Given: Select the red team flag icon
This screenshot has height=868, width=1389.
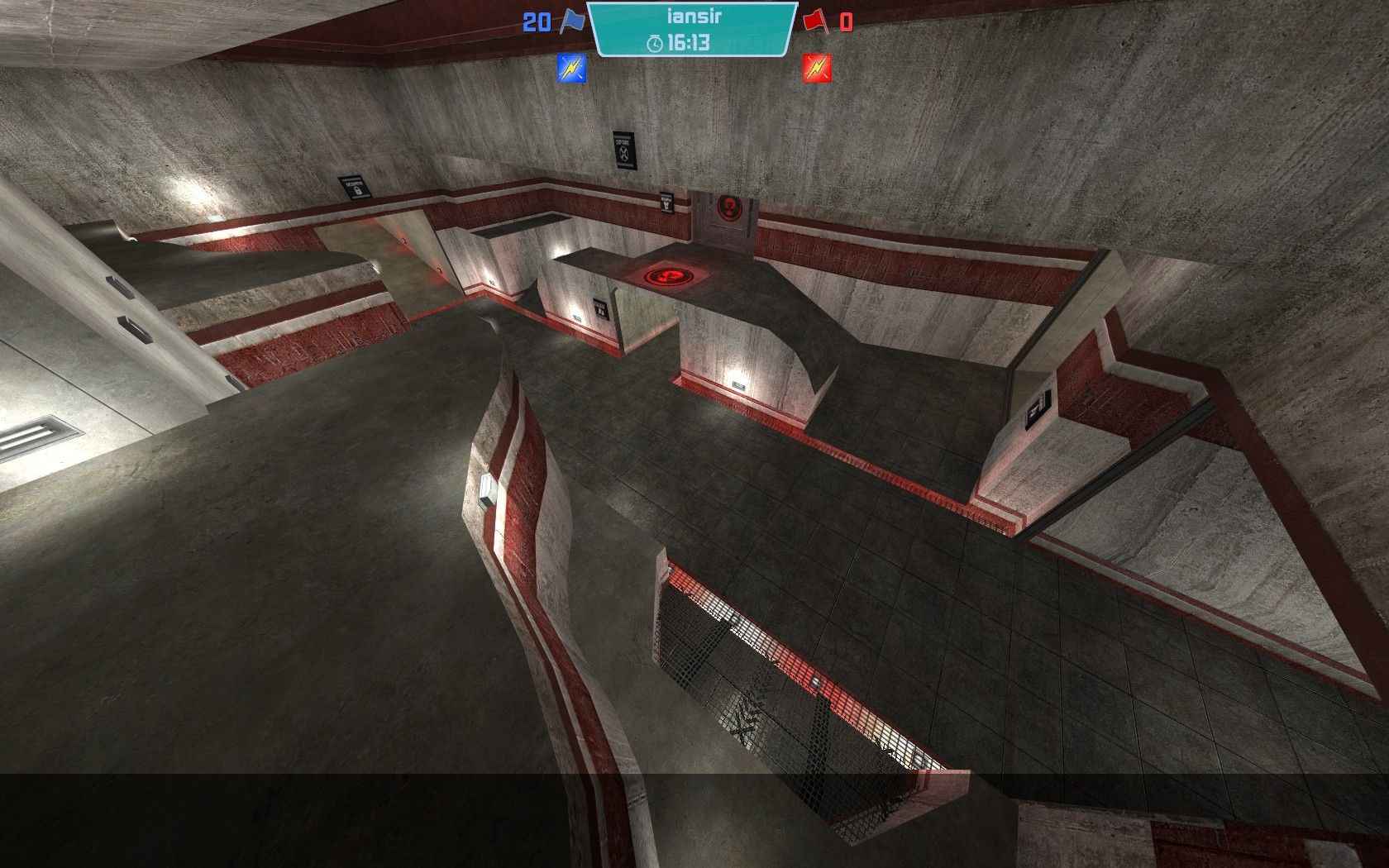Looking at the screenshot, I should coord(814,21).
